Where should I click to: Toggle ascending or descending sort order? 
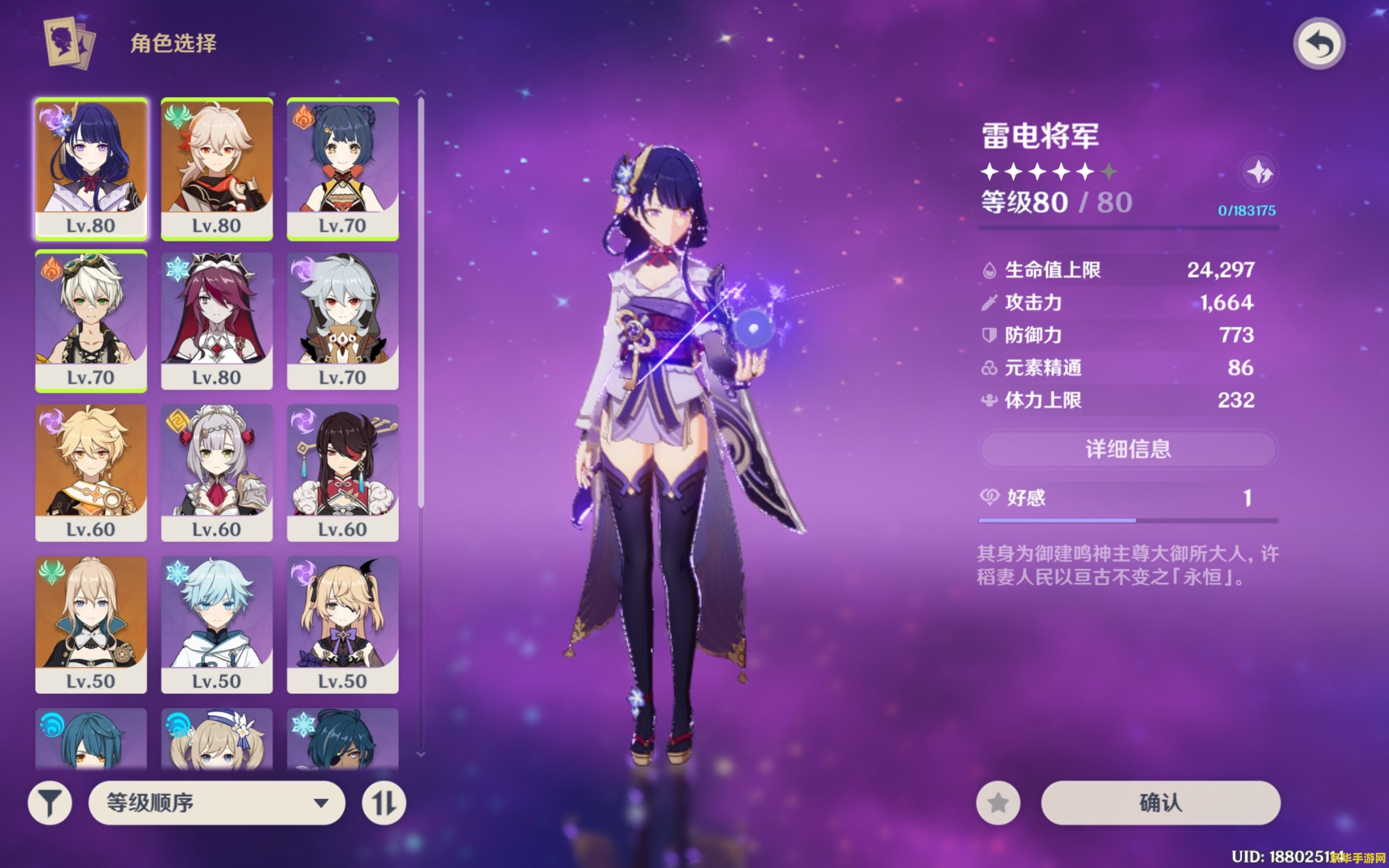pyautogui.click(x=384, y=802)
